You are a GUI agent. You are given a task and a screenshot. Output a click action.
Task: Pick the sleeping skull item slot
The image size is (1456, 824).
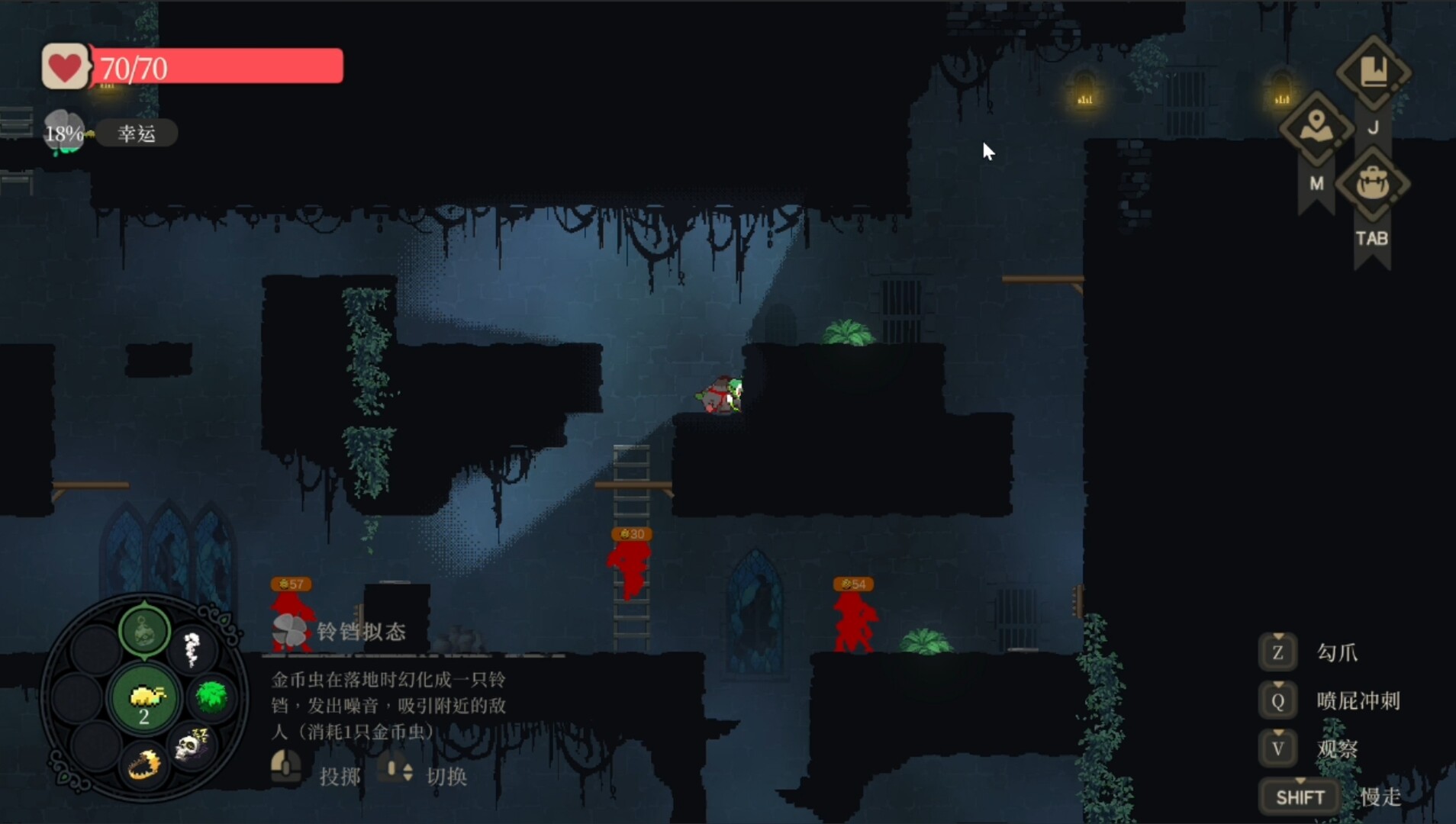192,745
